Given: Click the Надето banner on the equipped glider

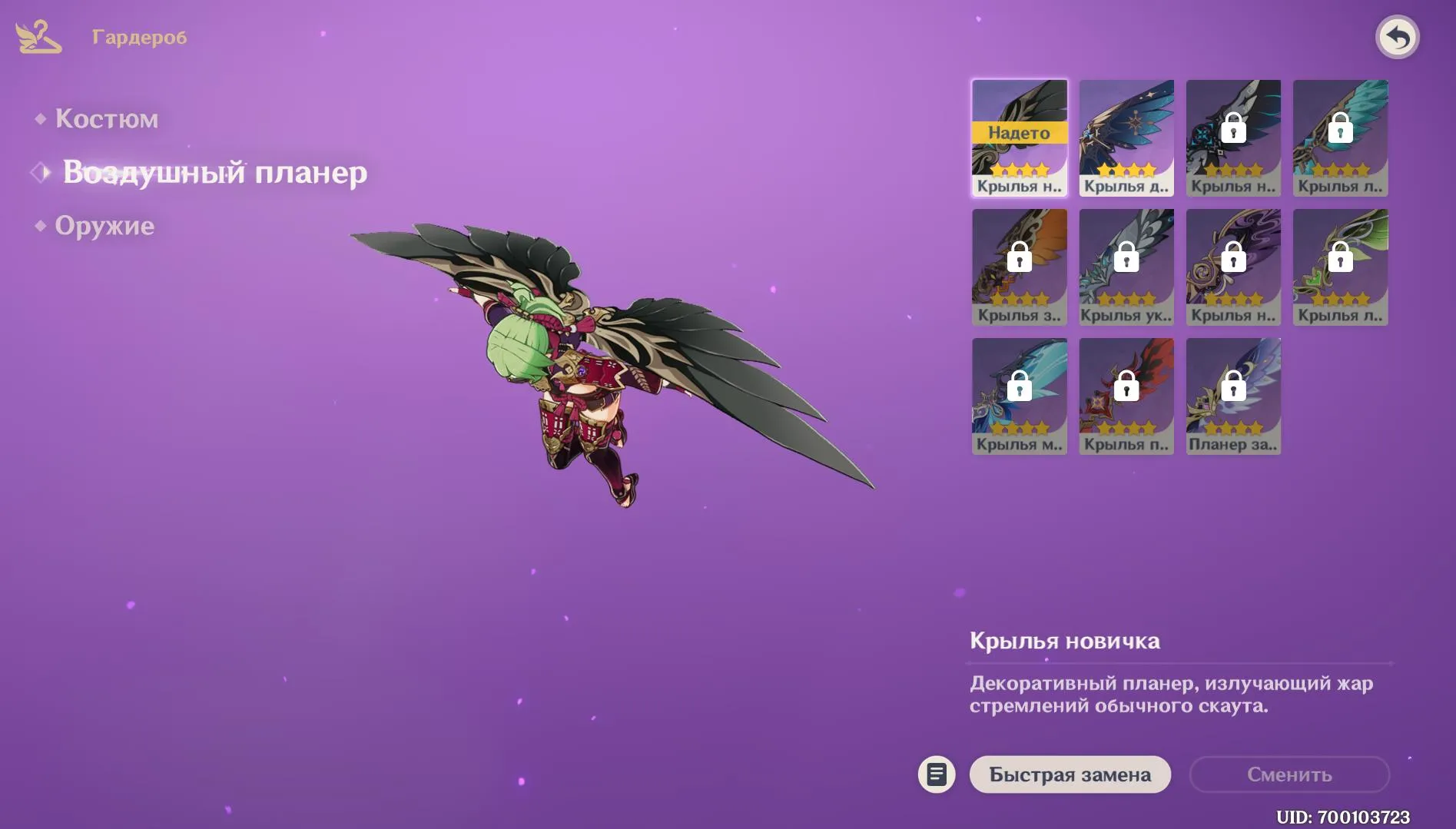Looking at the screenshot, I should [1020, 132].
